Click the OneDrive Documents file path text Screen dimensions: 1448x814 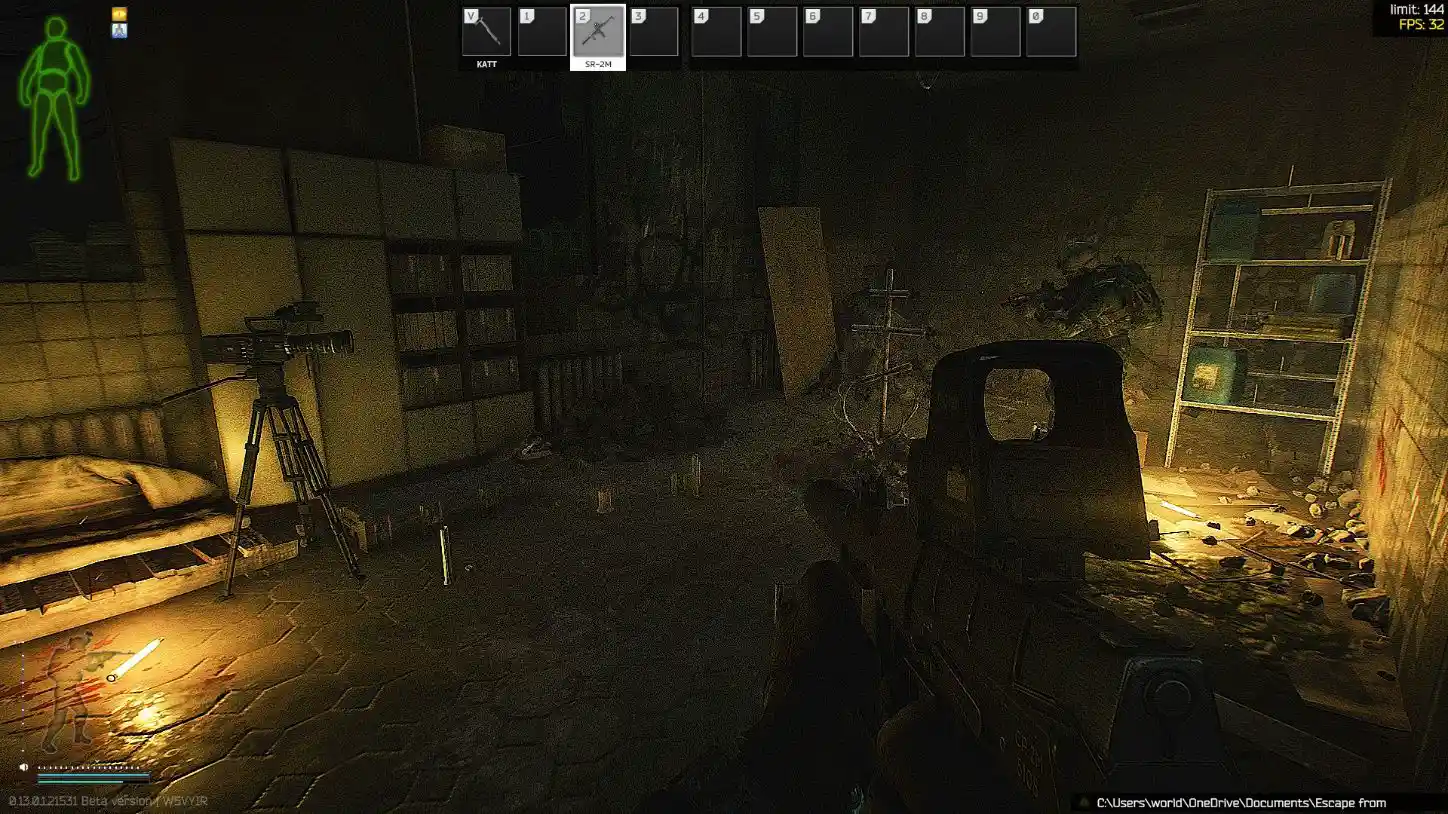click(1240, 802)
